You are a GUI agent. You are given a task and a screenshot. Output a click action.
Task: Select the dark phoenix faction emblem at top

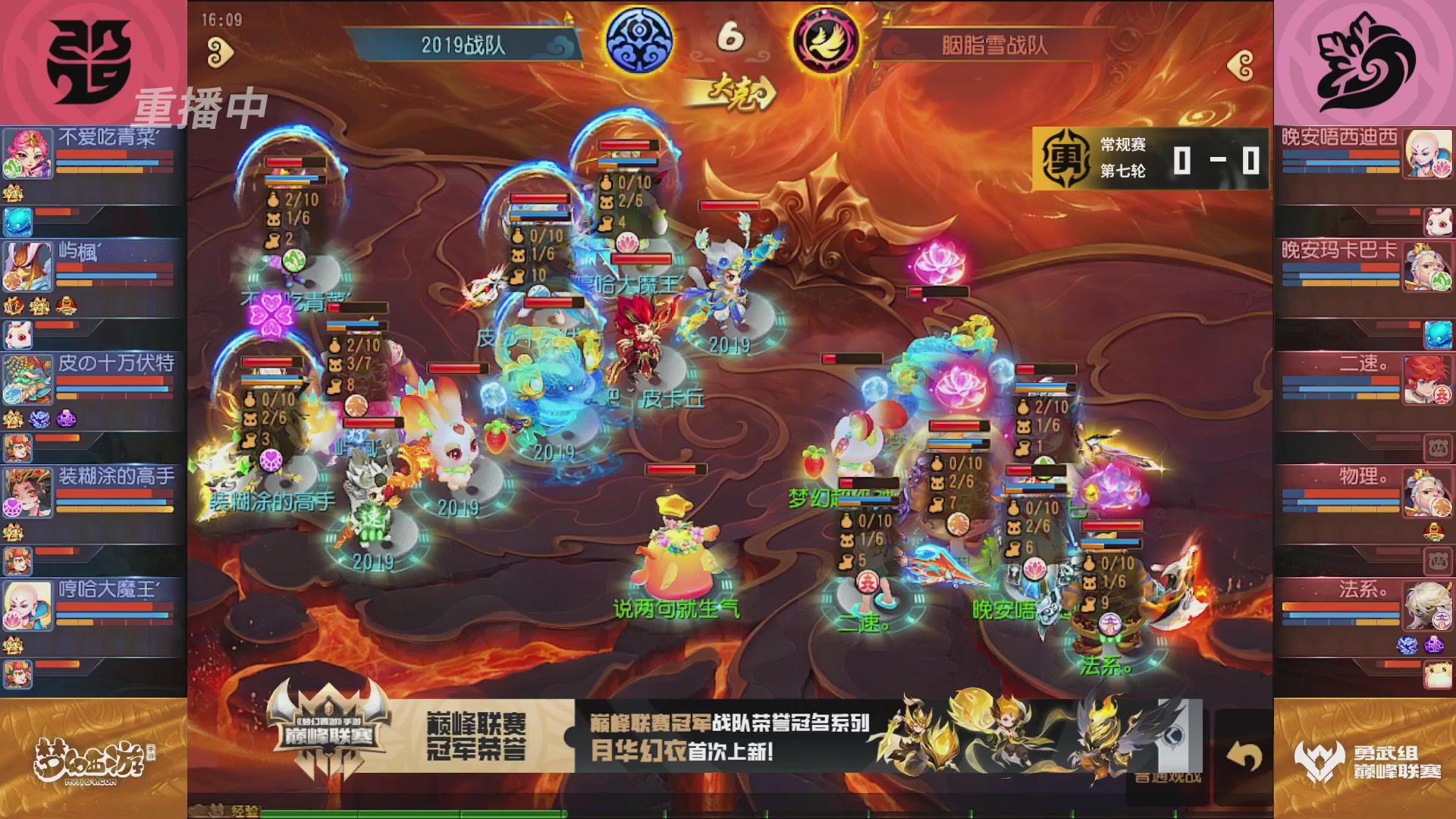[825, 38]
